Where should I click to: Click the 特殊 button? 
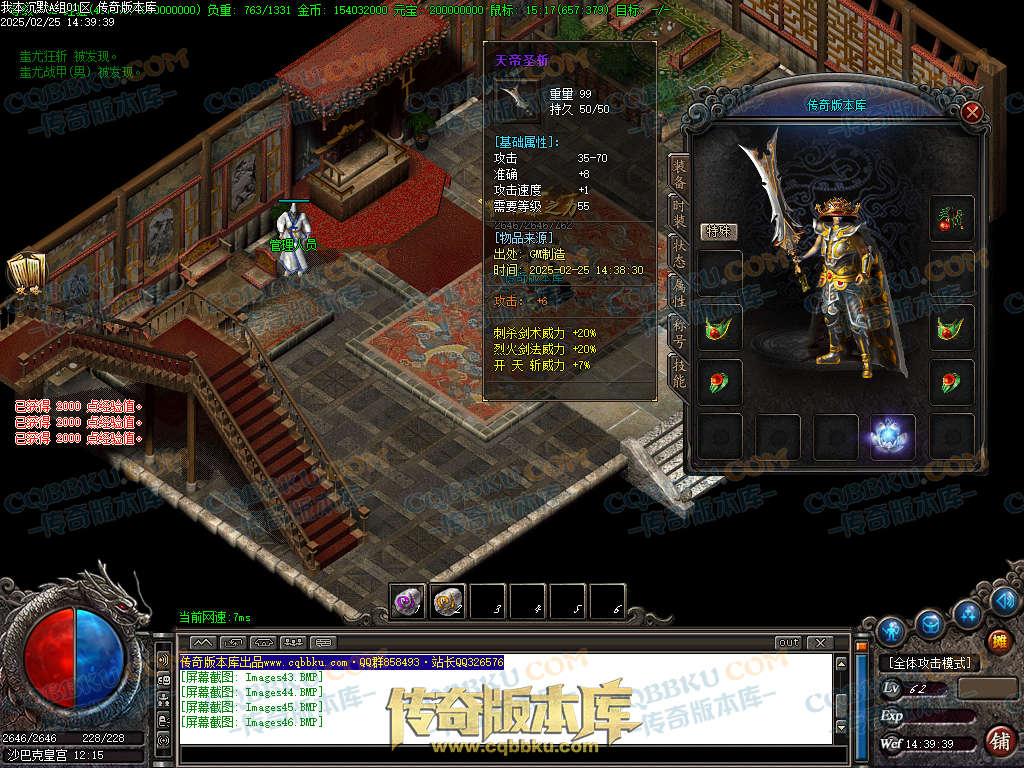click(717, 231)
